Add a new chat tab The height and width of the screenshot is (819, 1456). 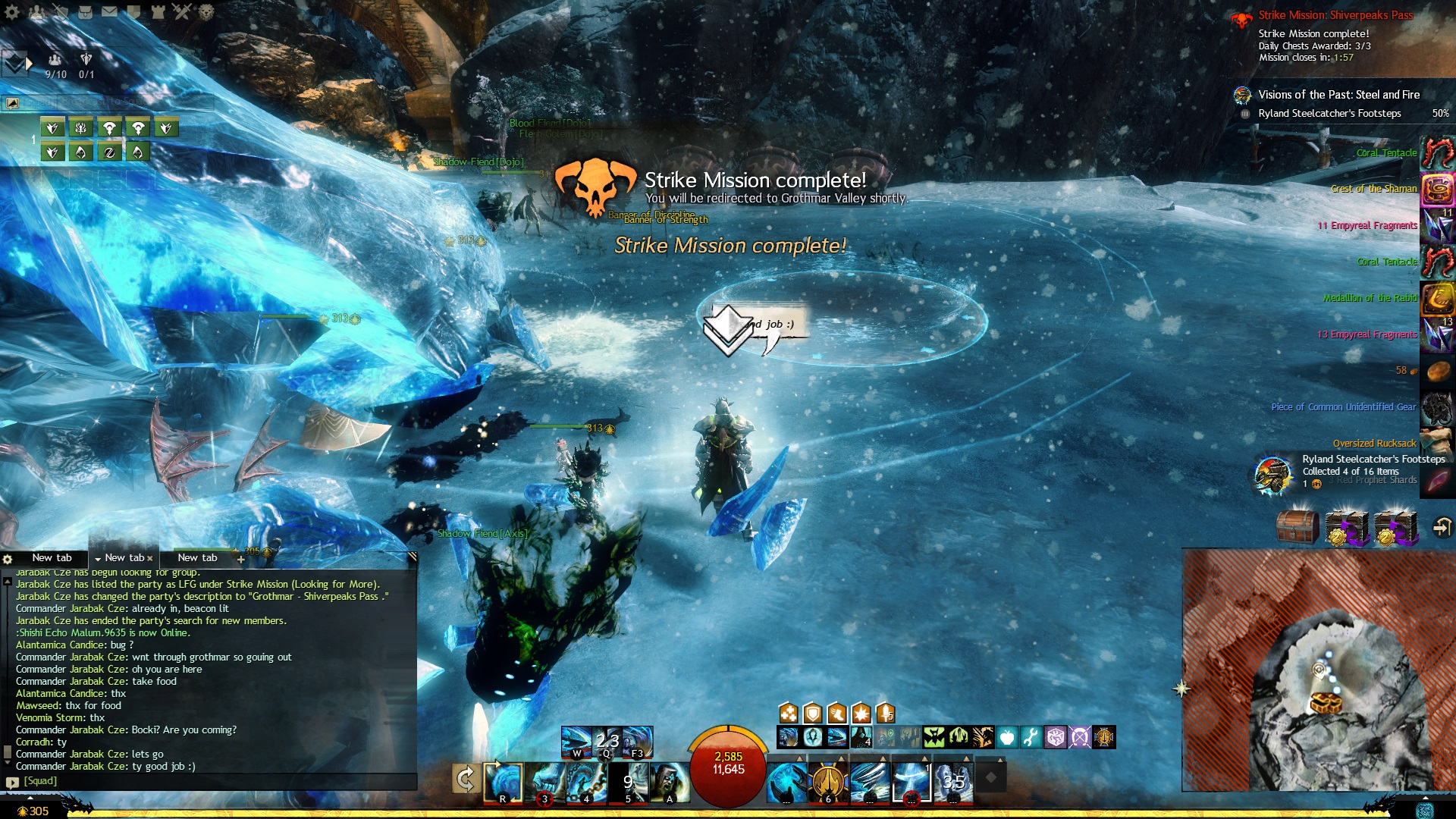click(x=240, y=559)
